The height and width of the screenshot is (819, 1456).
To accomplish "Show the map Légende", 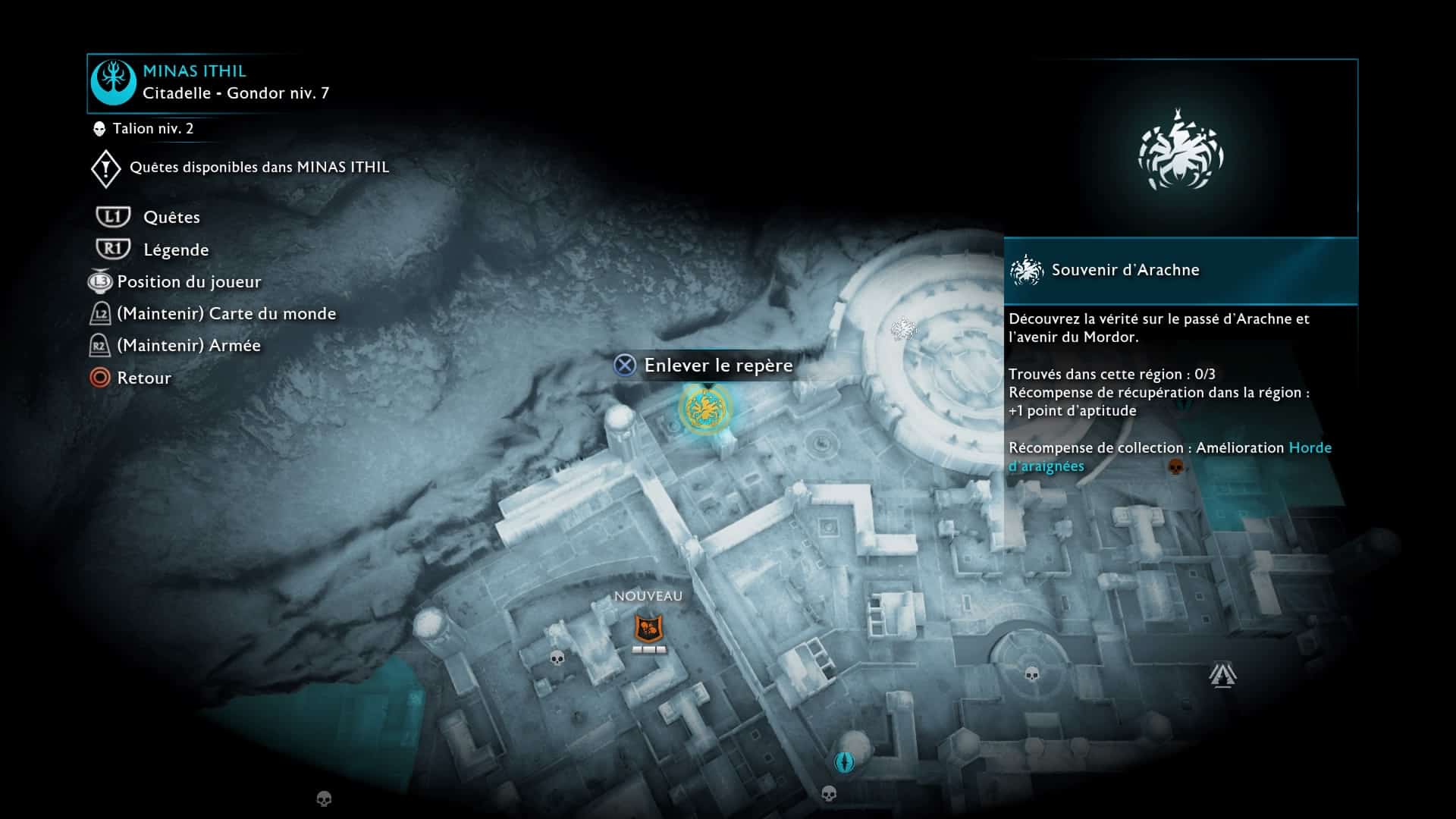I will tap(175, 250).
